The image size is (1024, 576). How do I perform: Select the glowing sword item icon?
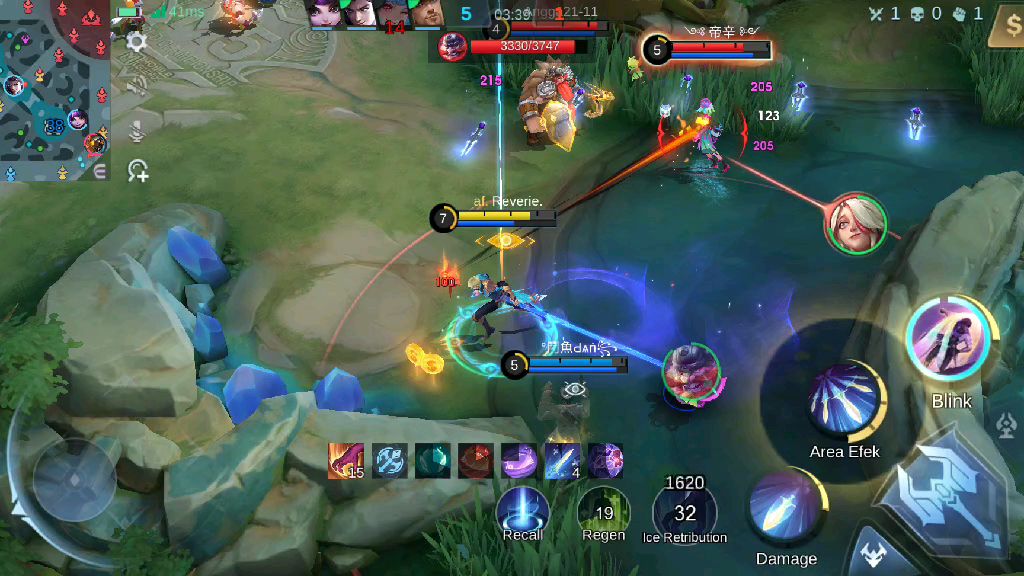(x=563, y=461)
